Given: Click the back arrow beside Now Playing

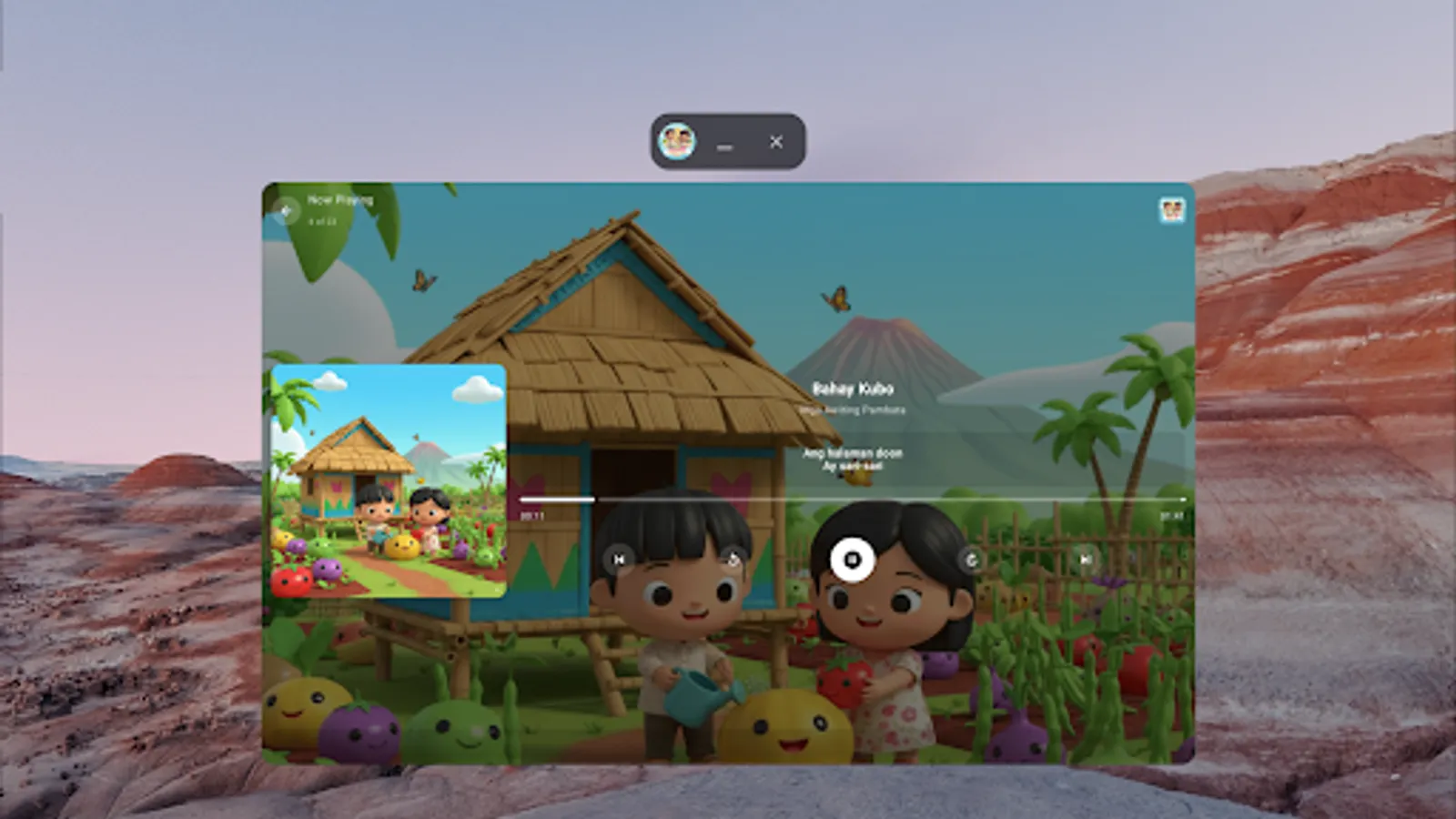Looking at the screenshot, I should (x=286, y=210).
